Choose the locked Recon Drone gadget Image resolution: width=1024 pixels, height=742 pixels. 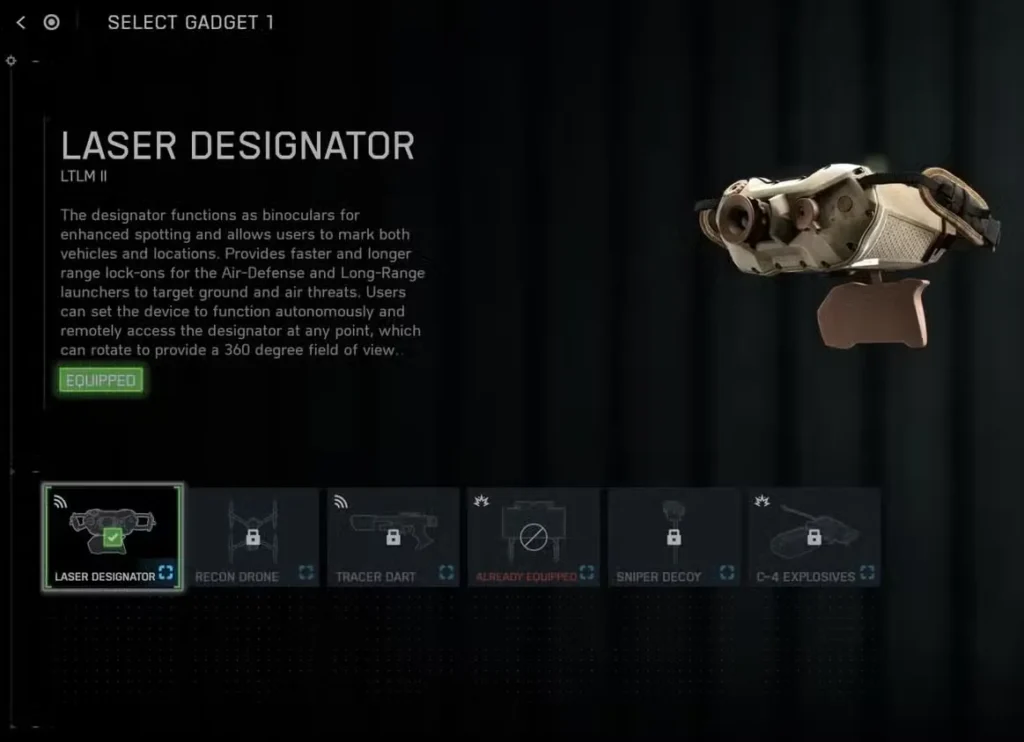pos(253,537)
